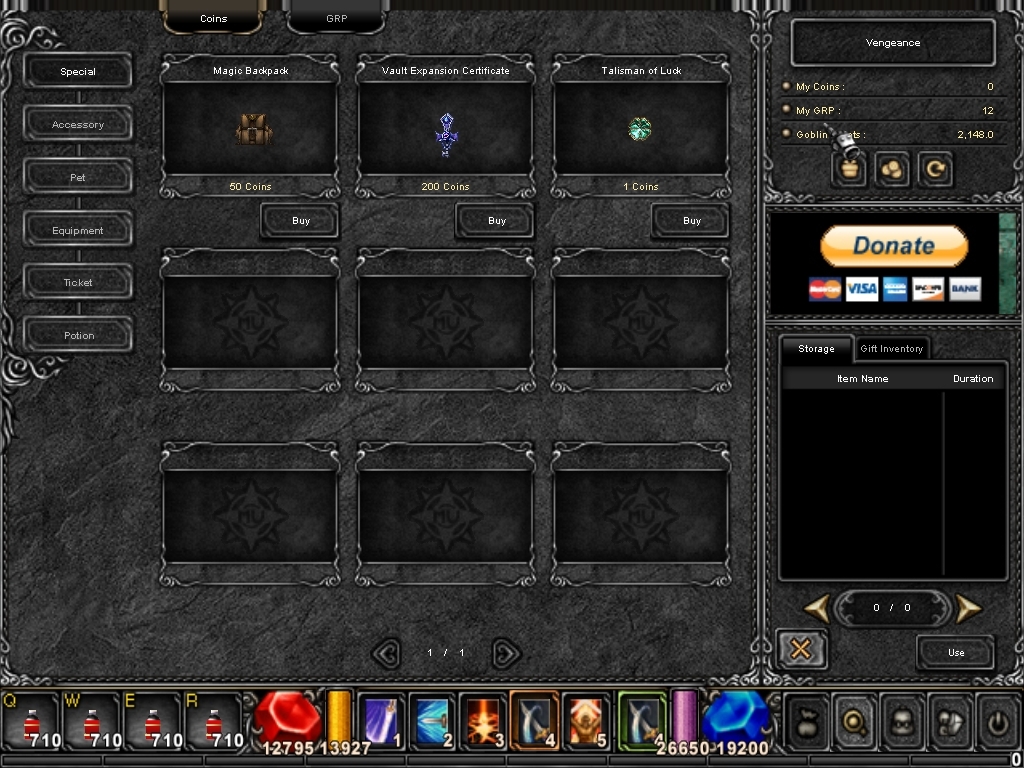Open the Gift Inventory tab

coord(892,349)
